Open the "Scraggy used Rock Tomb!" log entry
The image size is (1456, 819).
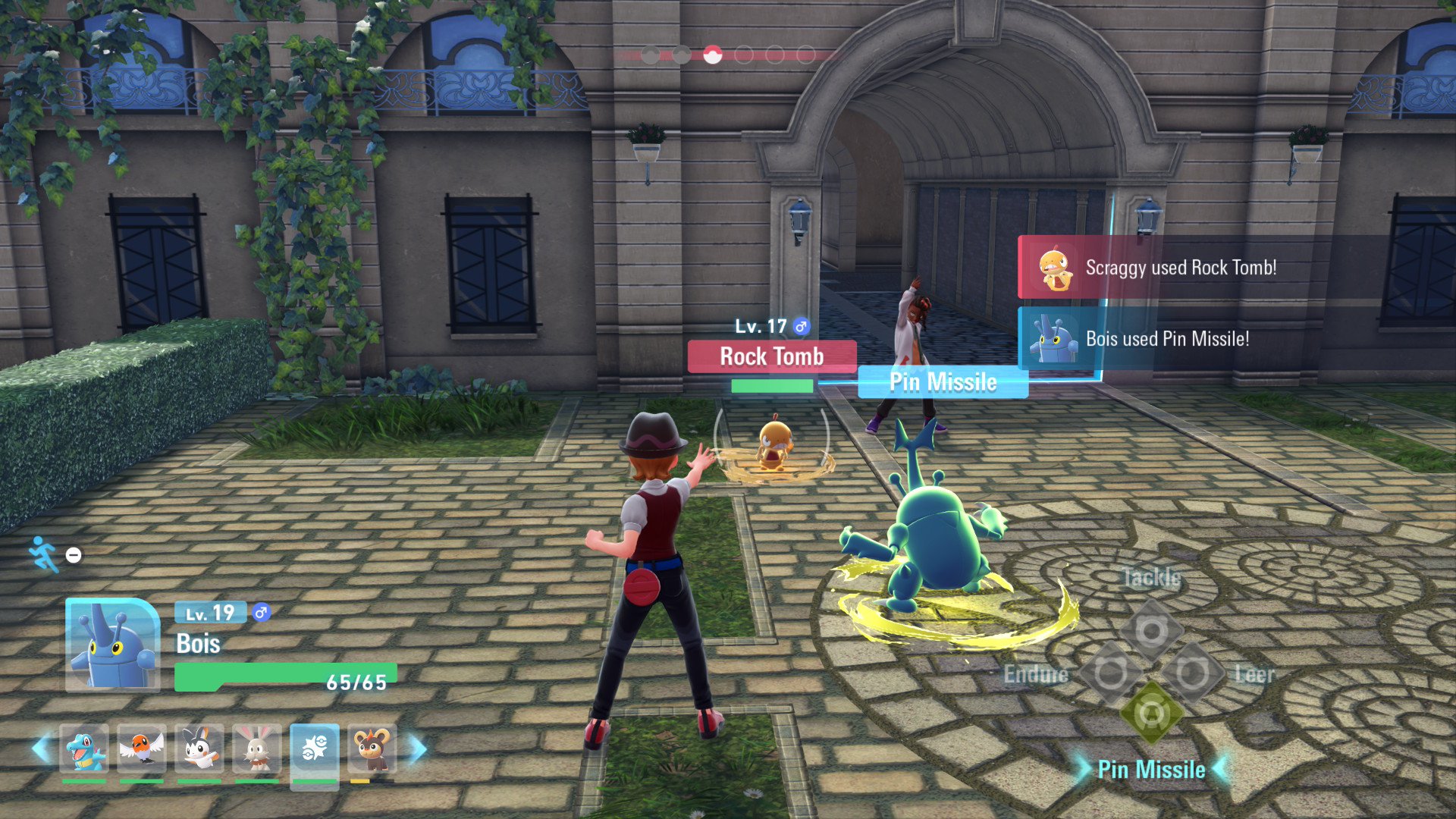1180,268
